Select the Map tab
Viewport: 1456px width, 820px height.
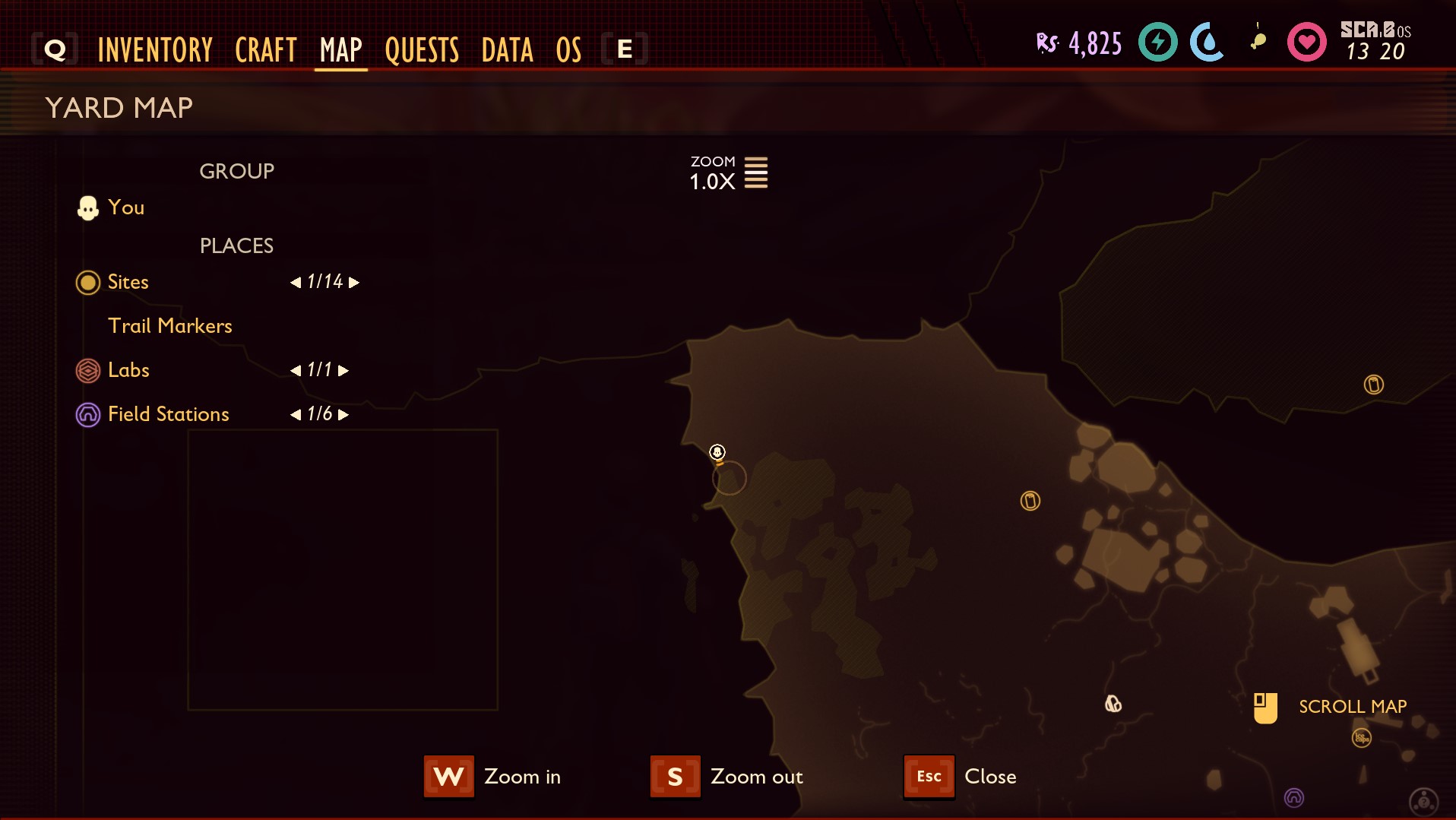[340, 50]
